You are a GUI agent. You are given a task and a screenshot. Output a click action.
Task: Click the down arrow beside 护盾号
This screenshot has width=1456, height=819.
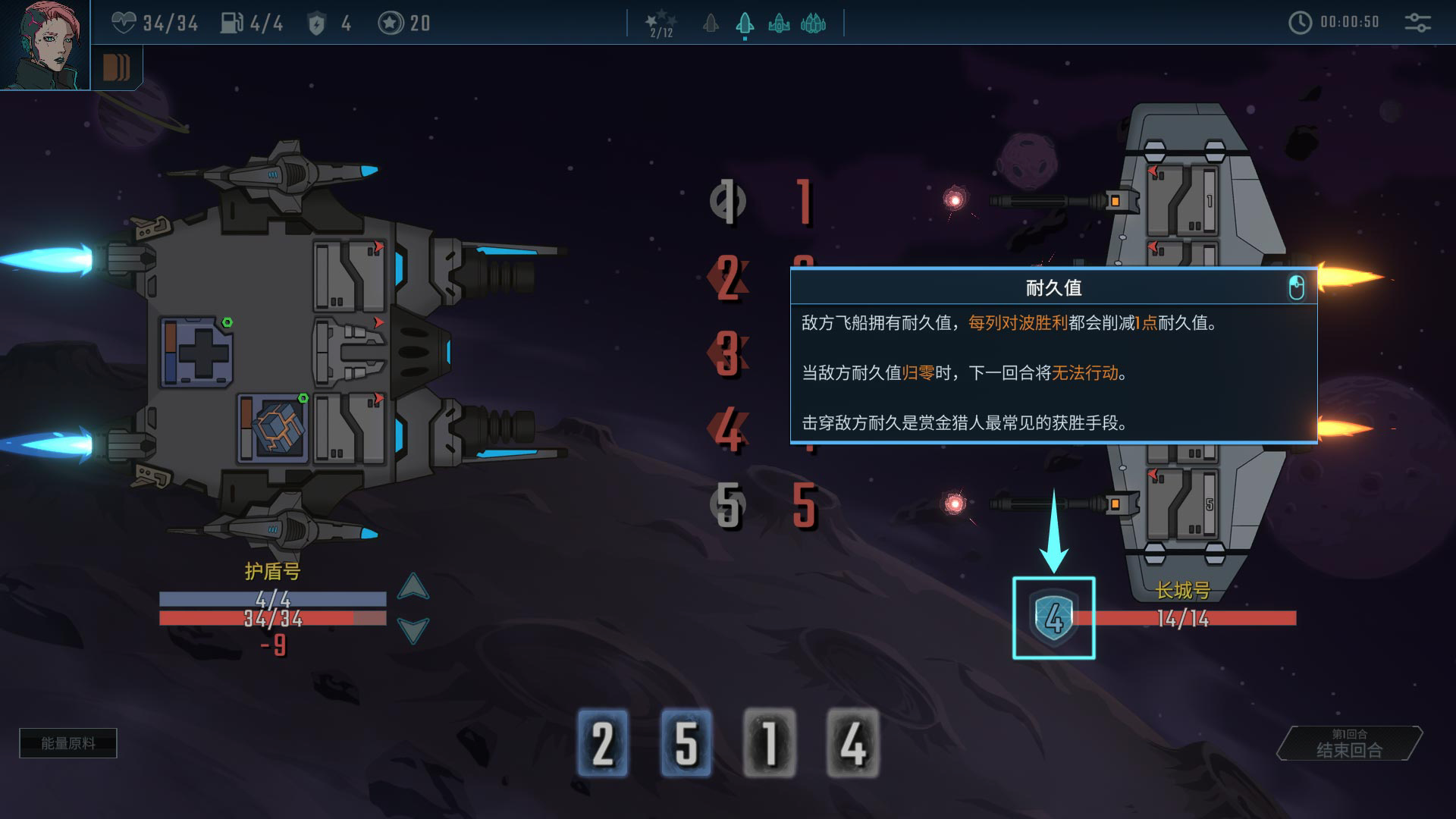[x=413, y=629]
